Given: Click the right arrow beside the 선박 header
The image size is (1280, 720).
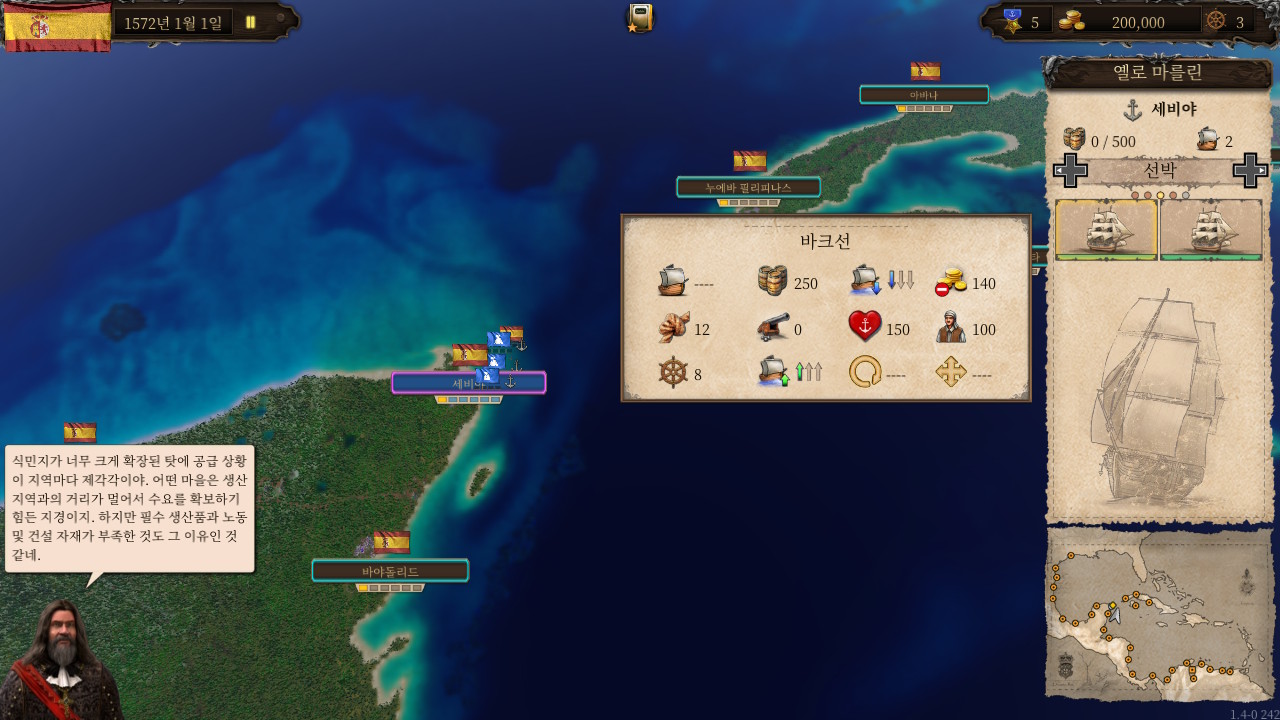Looking at the screenshot, I should point(1250,170).
